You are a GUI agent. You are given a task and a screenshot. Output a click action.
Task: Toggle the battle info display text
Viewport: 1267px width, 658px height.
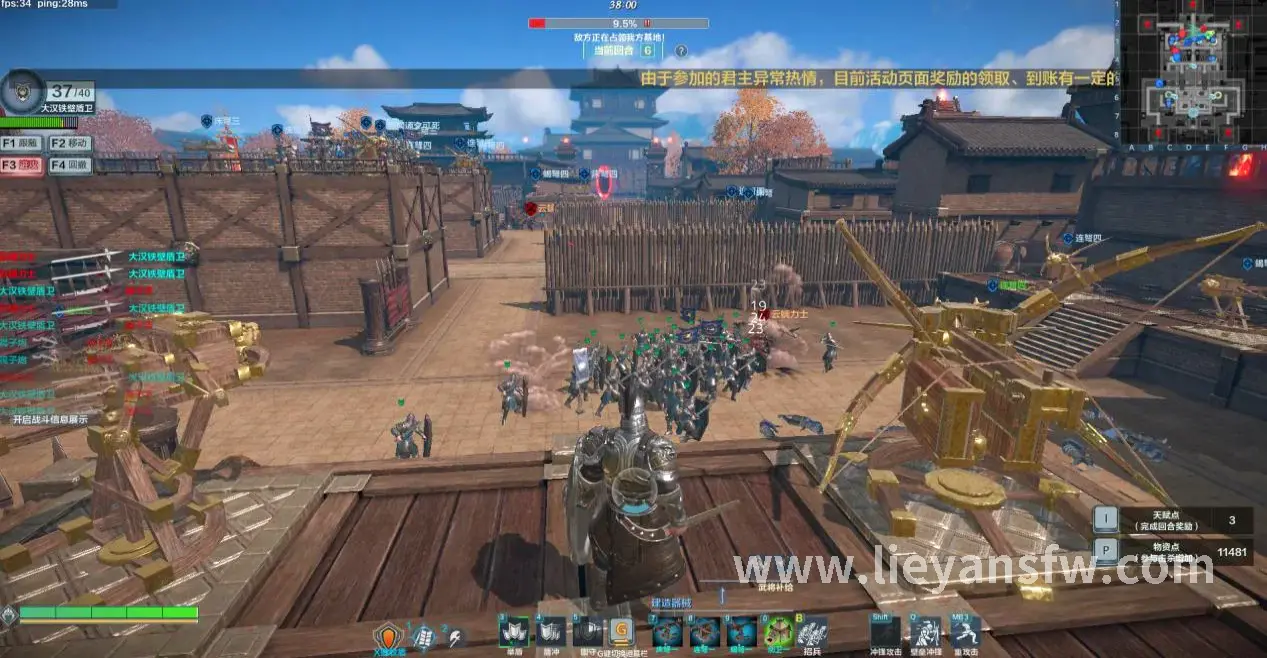tap(50, 420)
